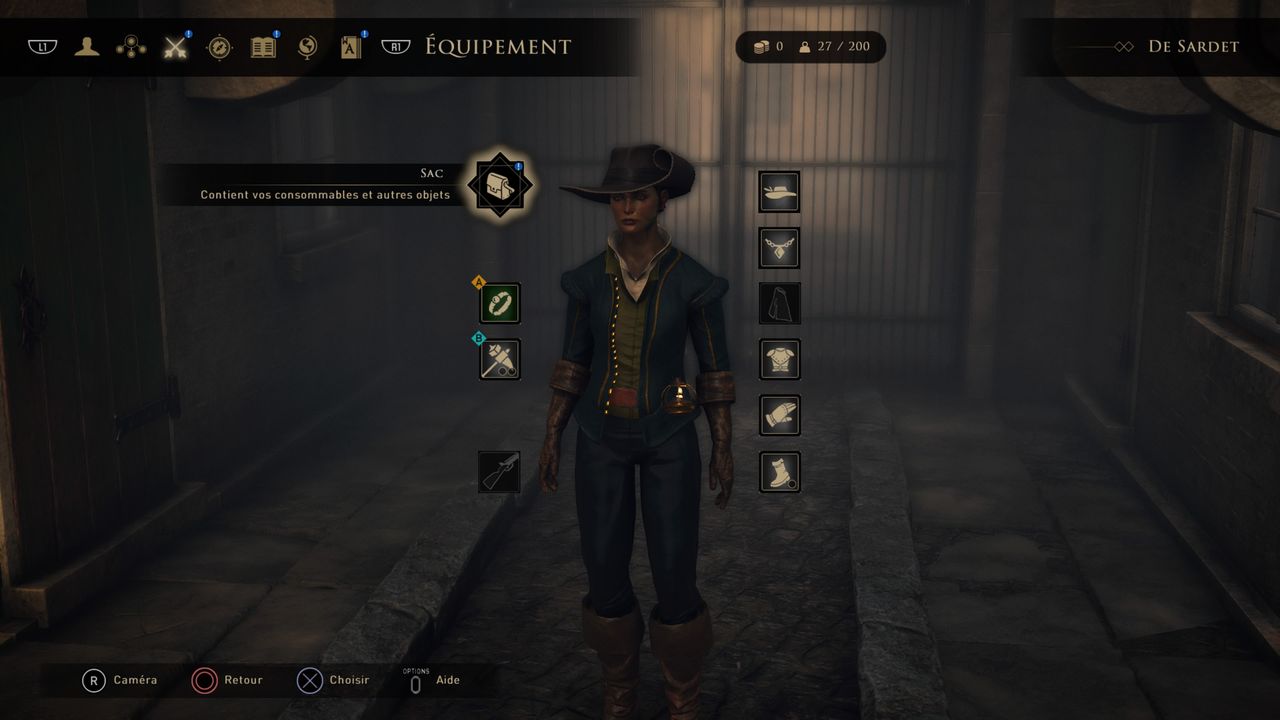1280x720 pixels.
Task: Switch to the compass tab
Action: (x=219, y=47)
